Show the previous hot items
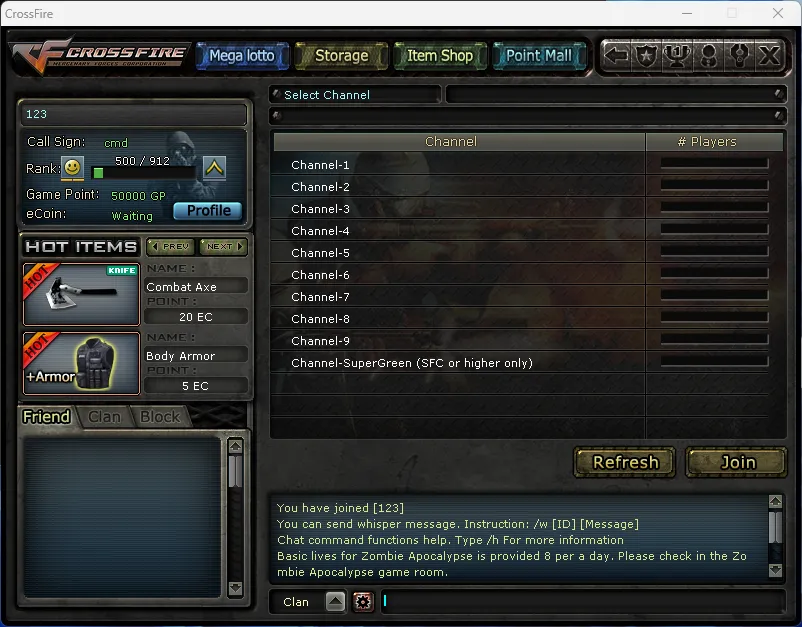 pos(170,246)
